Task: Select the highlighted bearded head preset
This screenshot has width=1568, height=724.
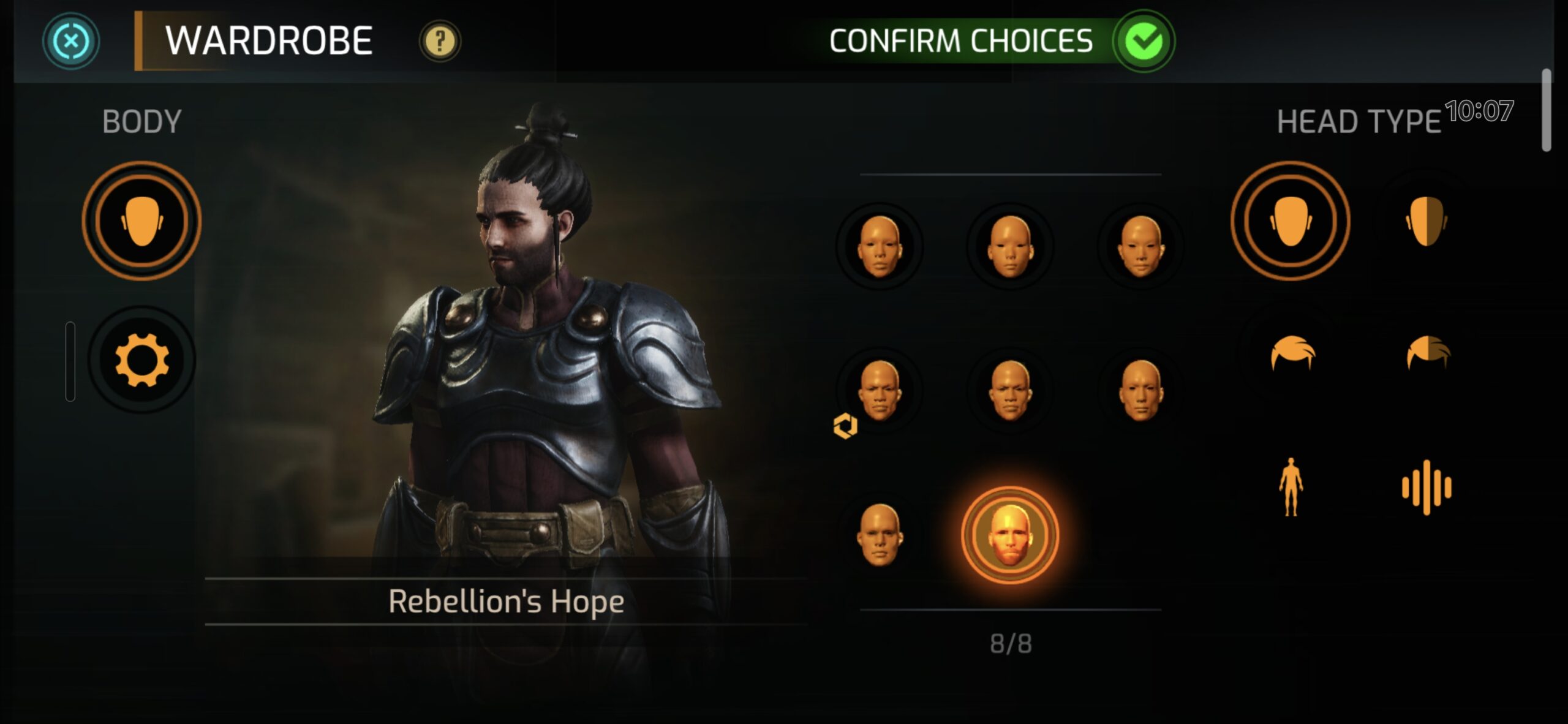Action: click(x=1009, y=535)
